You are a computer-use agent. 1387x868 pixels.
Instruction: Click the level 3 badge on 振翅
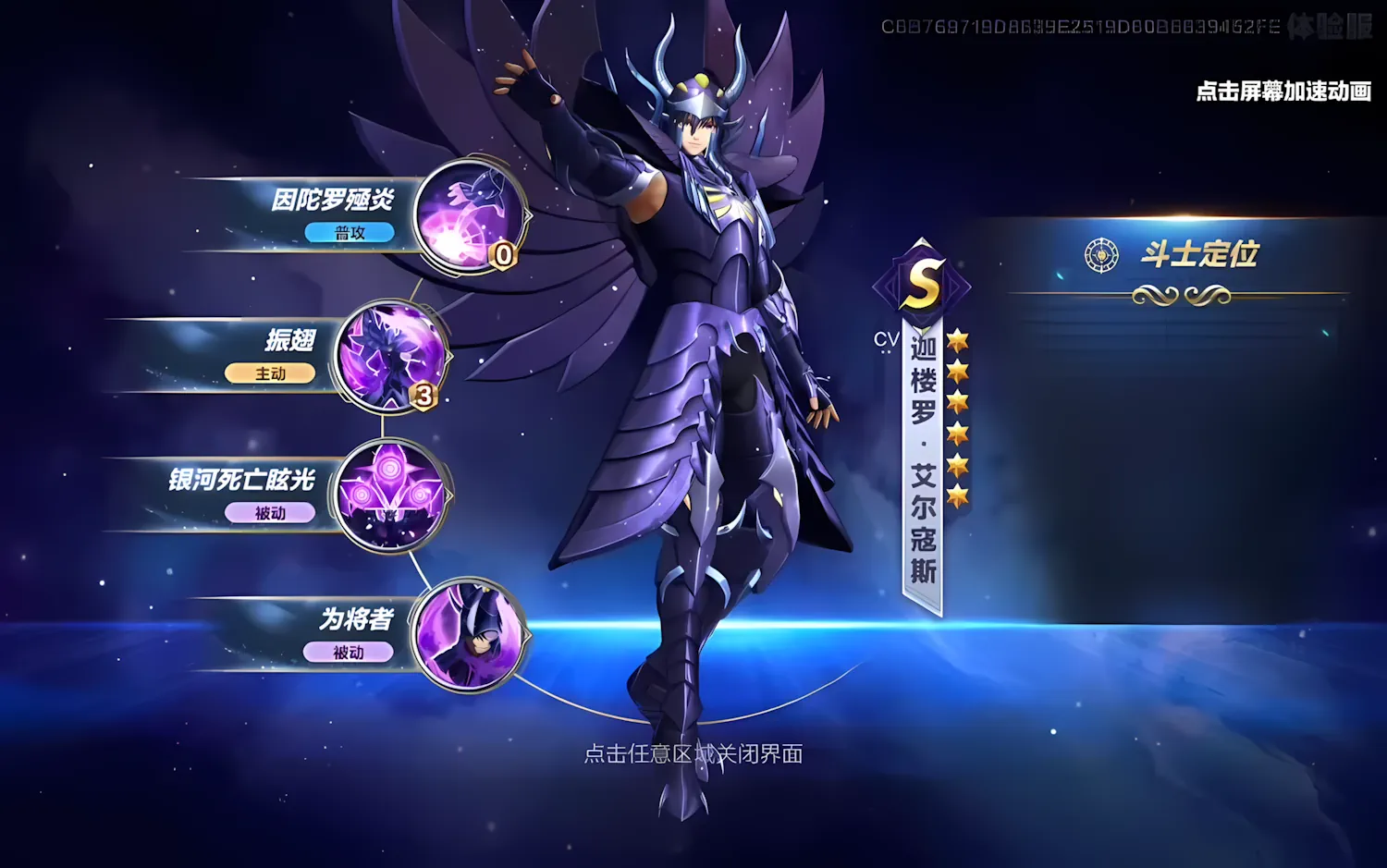point(423,396)
